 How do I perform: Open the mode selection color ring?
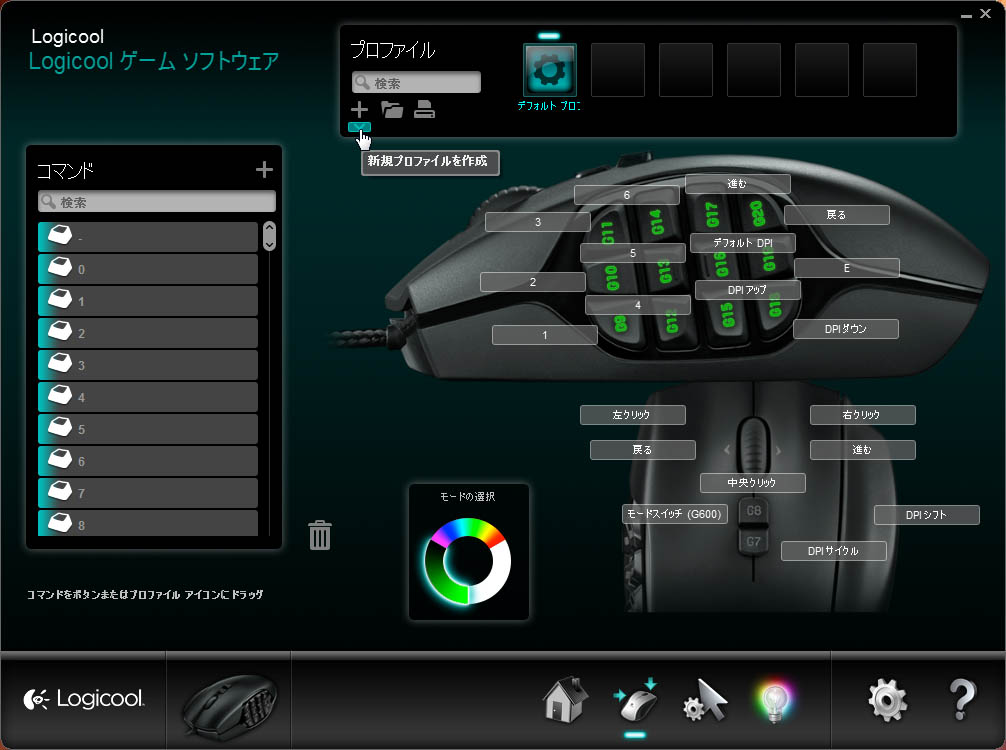coord(467,560)
